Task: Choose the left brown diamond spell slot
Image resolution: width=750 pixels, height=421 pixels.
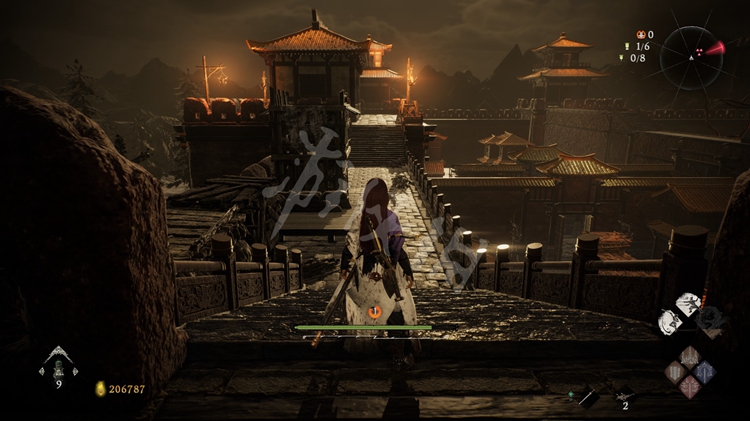Action: tap(674, 371)
